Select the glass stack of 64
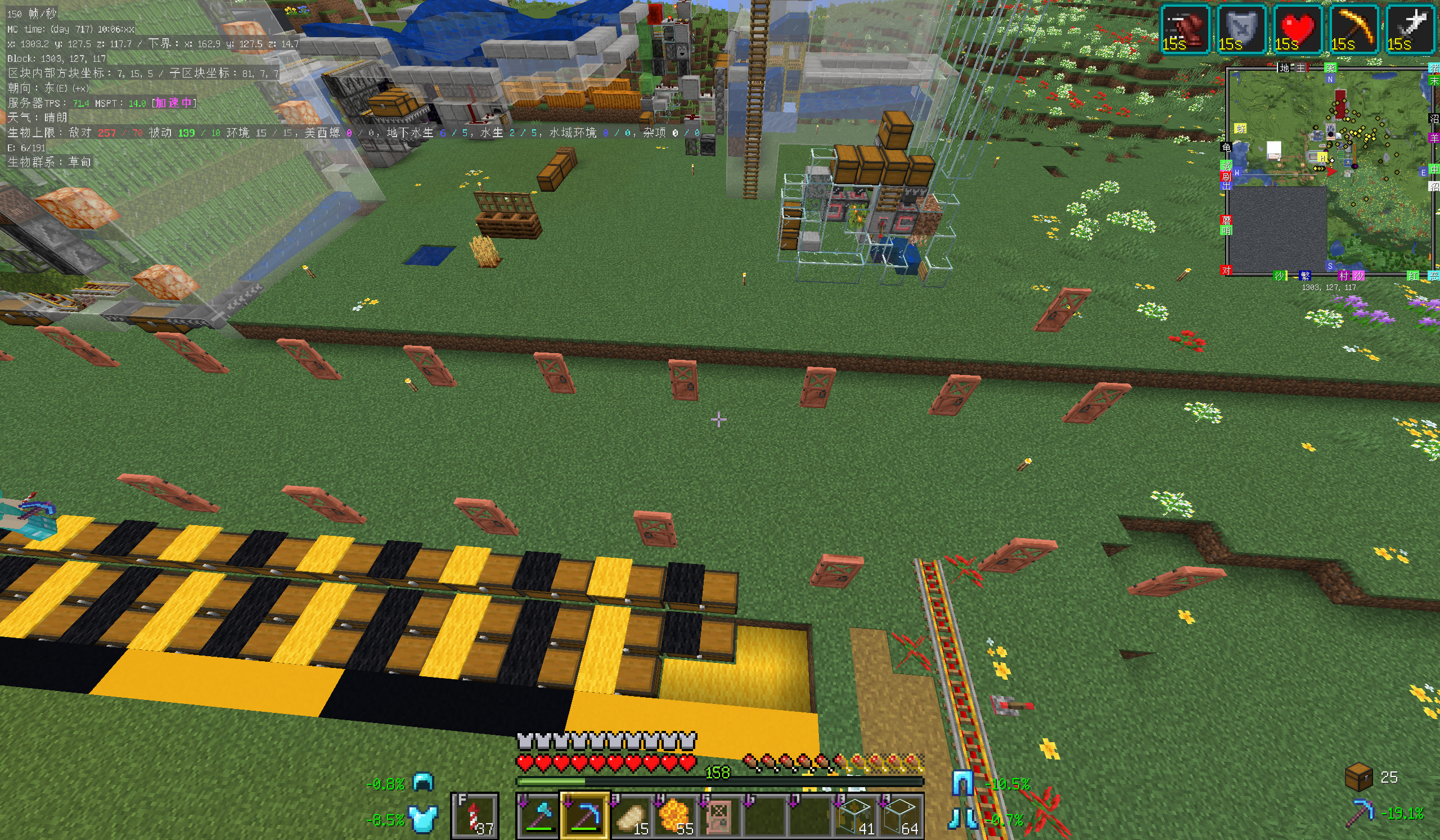1440x840 pixels. 901,815
